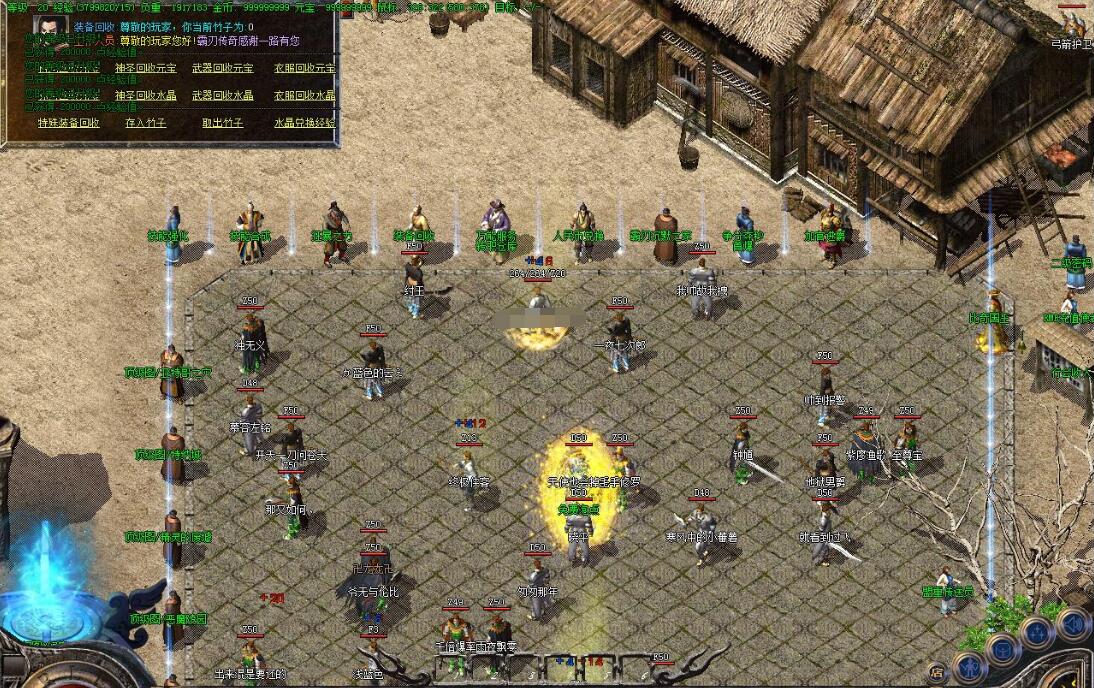The width and height of the screenshot is (1094, 688).
Task: Click the 衣服回收水晶 link
Action: [x=304, y=96]
